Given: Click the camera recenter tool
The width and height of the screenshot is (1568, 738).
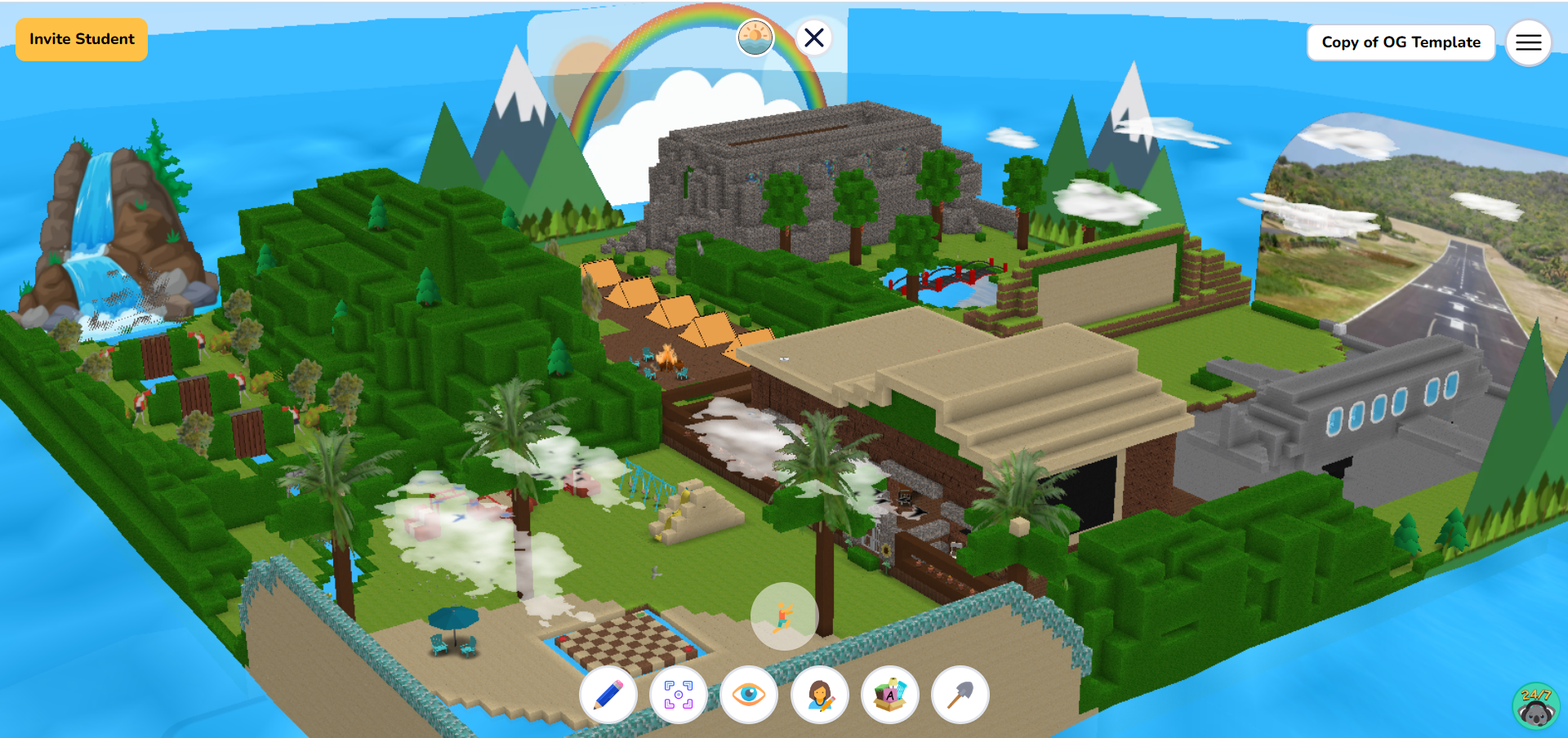Looking at the screenshot, I should [679, 695].
